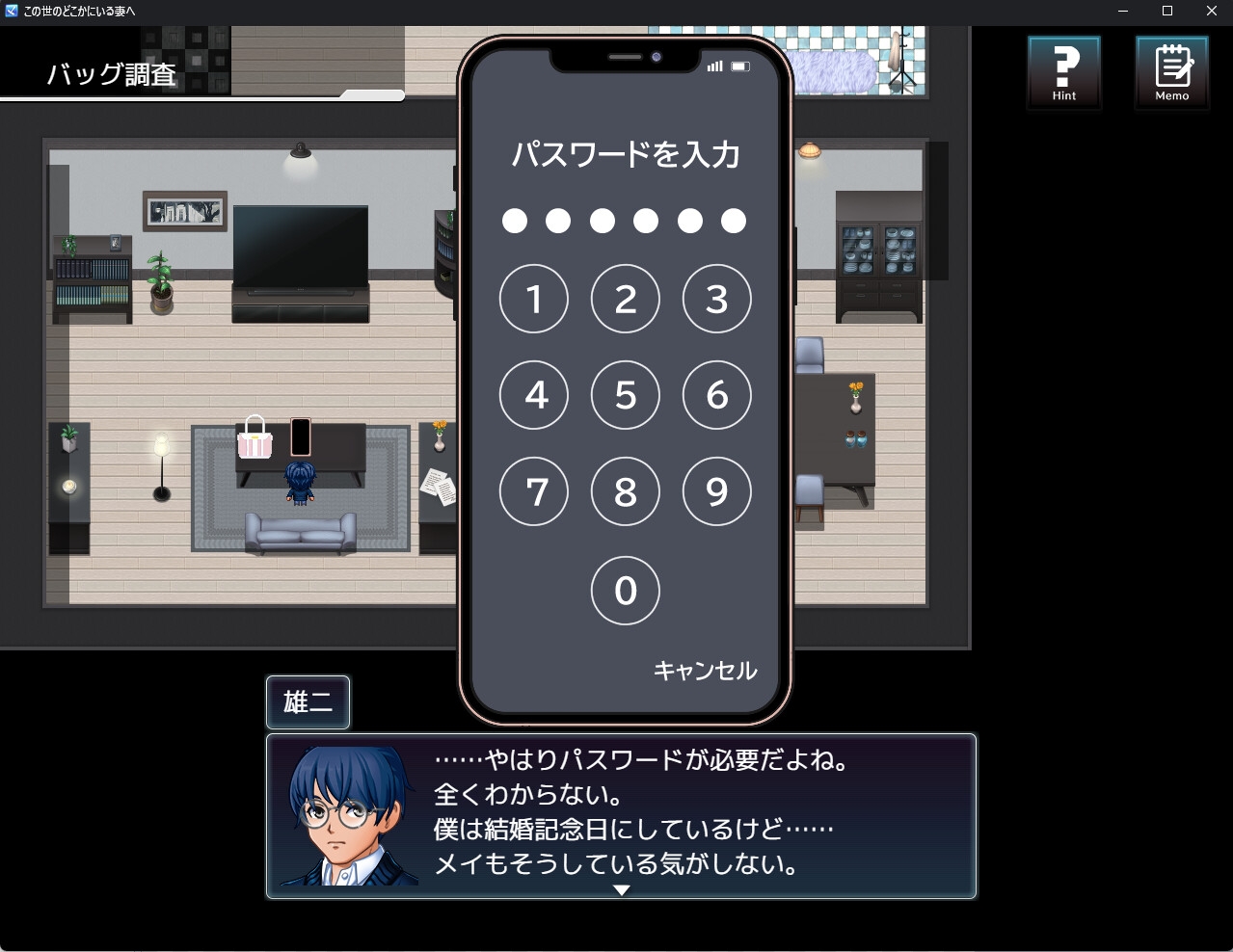This screenshot has width=1233, height=952.
Task: Open the Memo notepad
Action: pos(1172,72)
